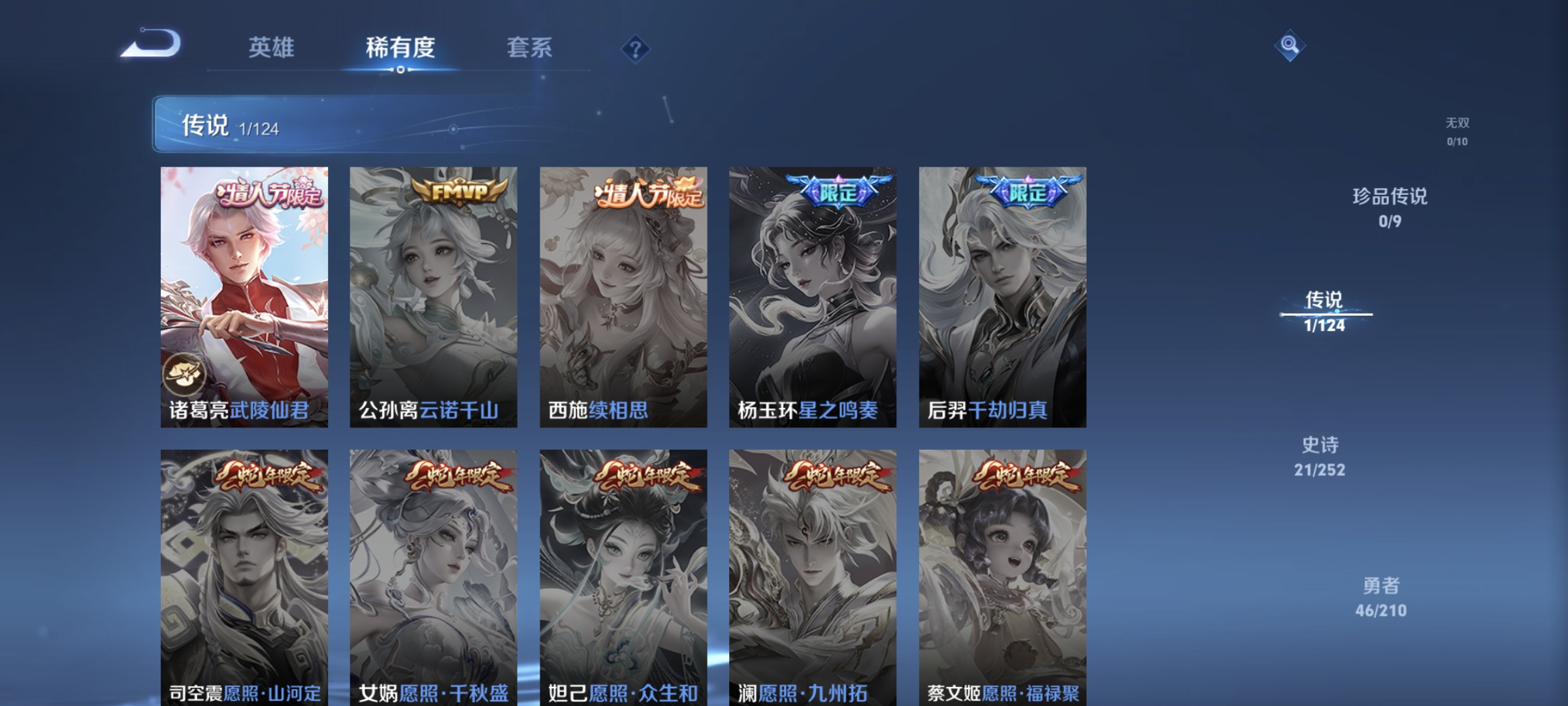Show the 勇者 rarity category
Image resolution: width=1568 pixels, height=706 pixels.
point(1380,597)
